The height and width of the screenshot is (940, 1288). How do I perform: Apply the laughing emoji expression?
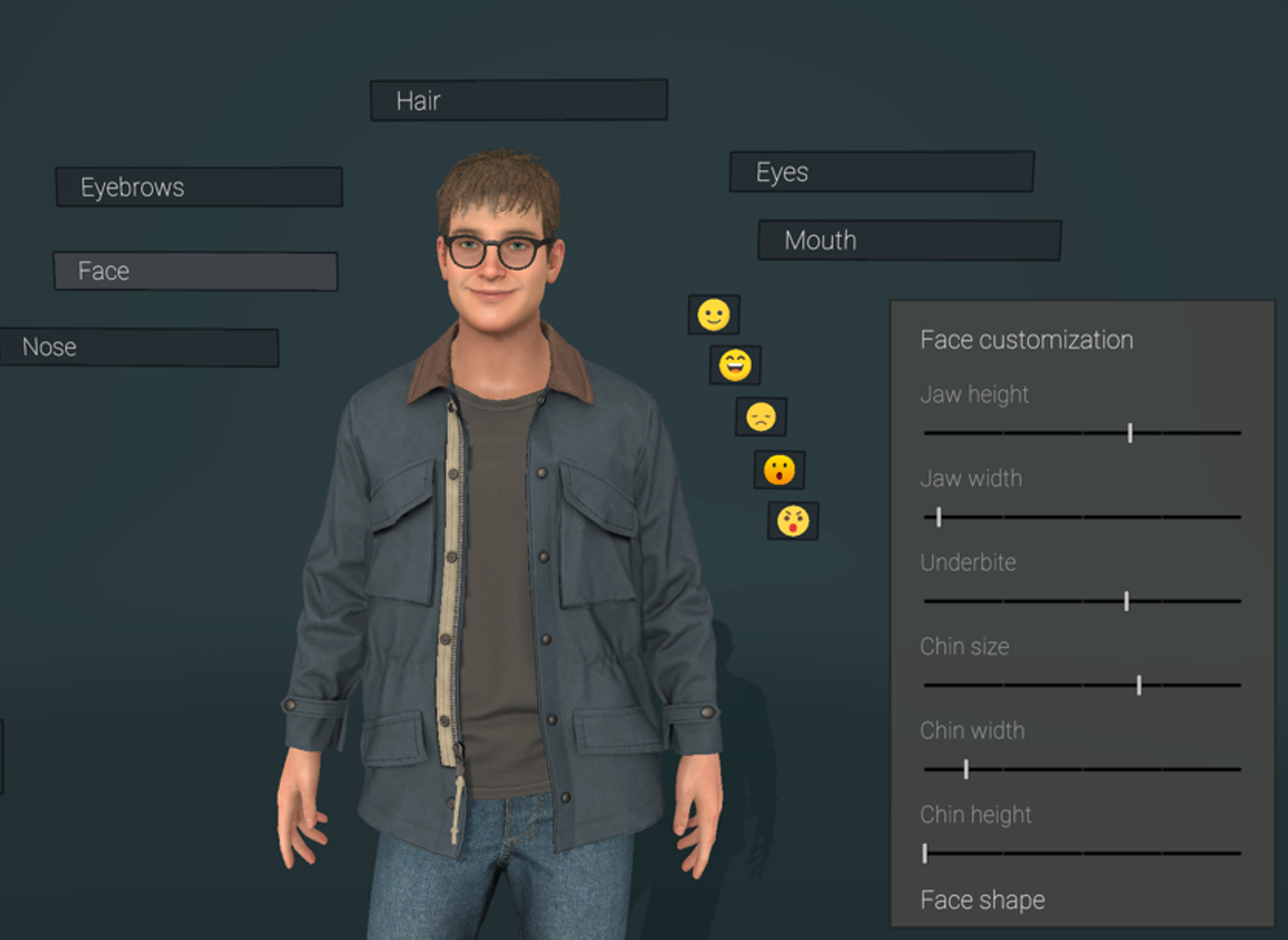734,364
